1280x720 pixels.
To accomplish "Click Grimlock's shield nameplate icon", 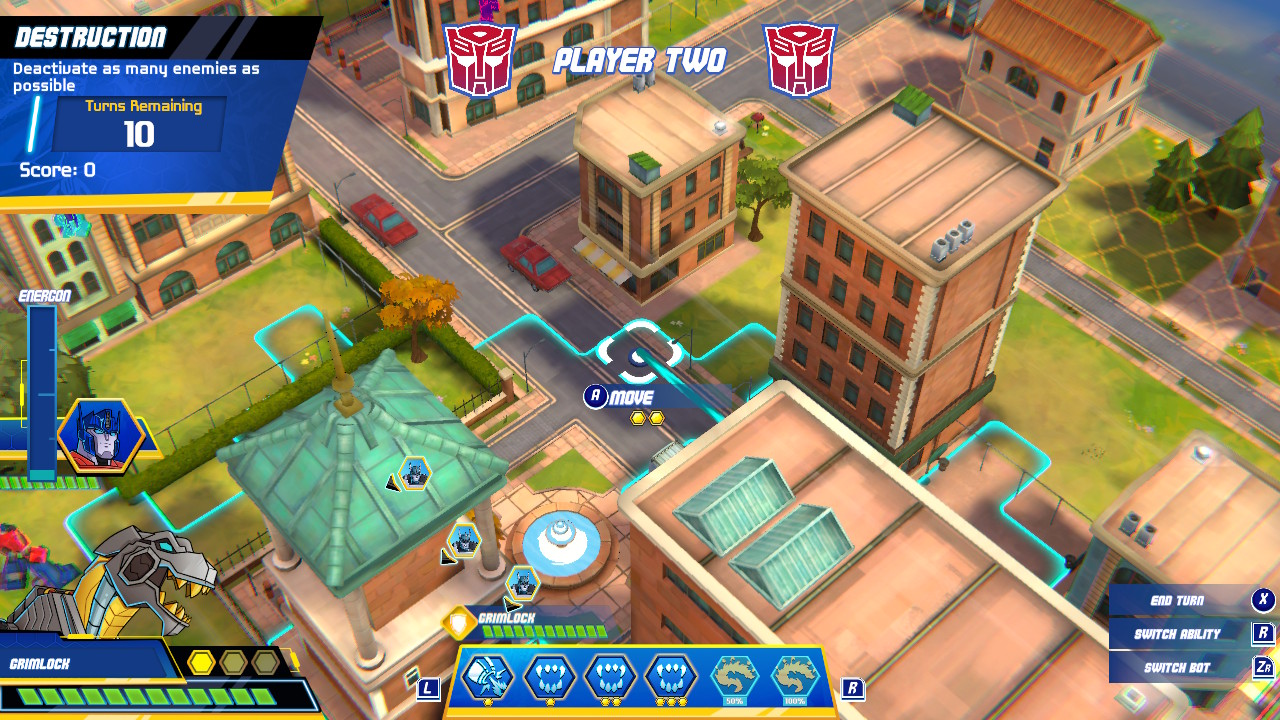I will coord(459,624).
